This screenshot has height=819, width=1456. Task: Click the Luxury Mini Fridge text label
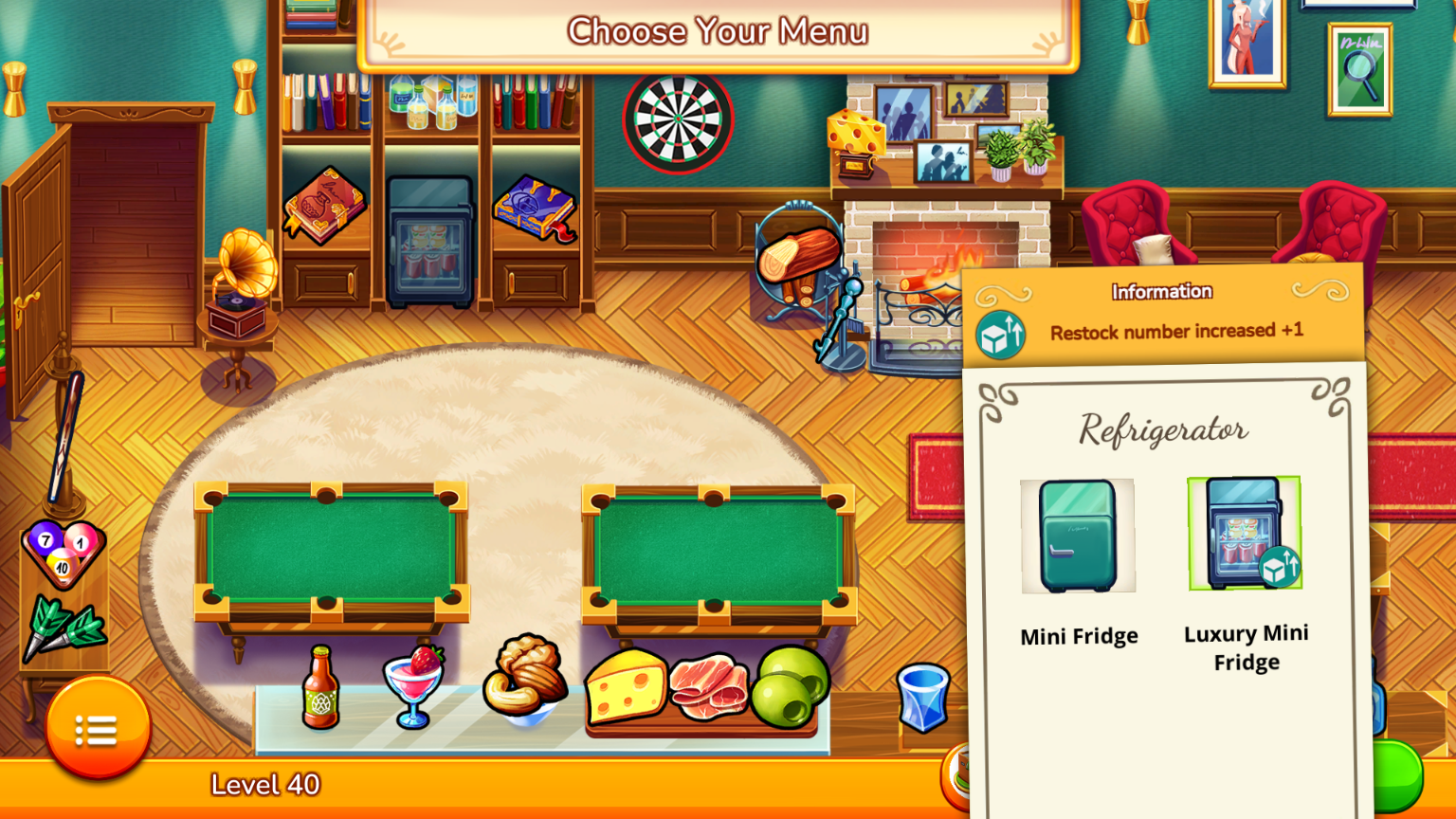tap(1245, 647)
